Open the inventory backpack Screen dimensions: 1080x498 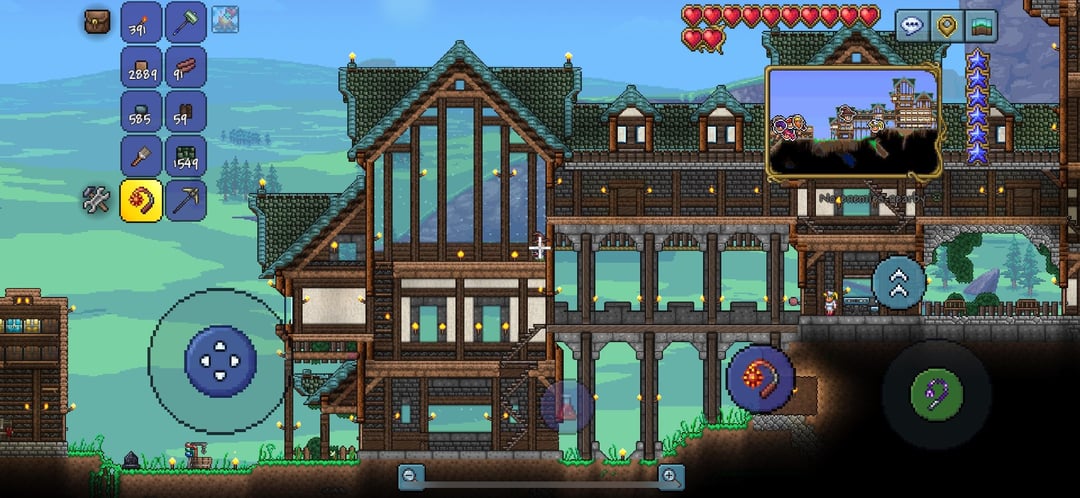[x=97, y=21]
